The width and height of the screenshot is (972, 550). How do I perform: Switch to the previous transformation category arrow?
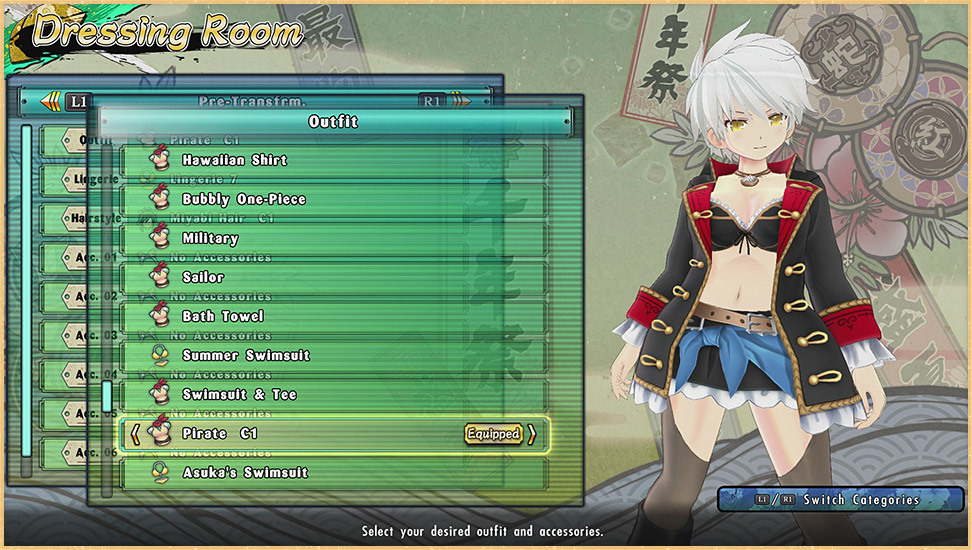coord(50,101)
